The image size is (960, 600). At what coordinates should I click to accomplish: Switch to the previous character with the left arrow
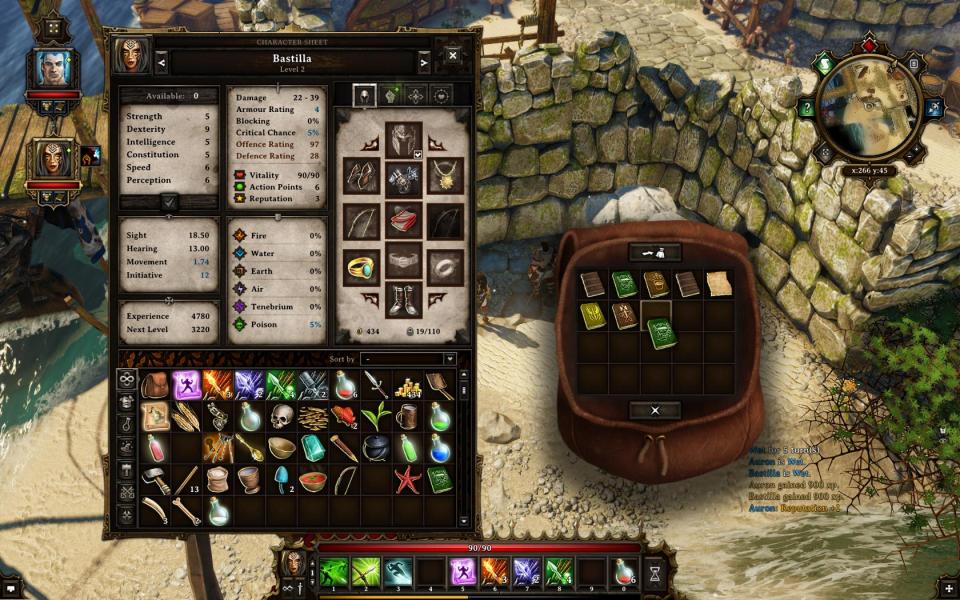tap(162, 63)
